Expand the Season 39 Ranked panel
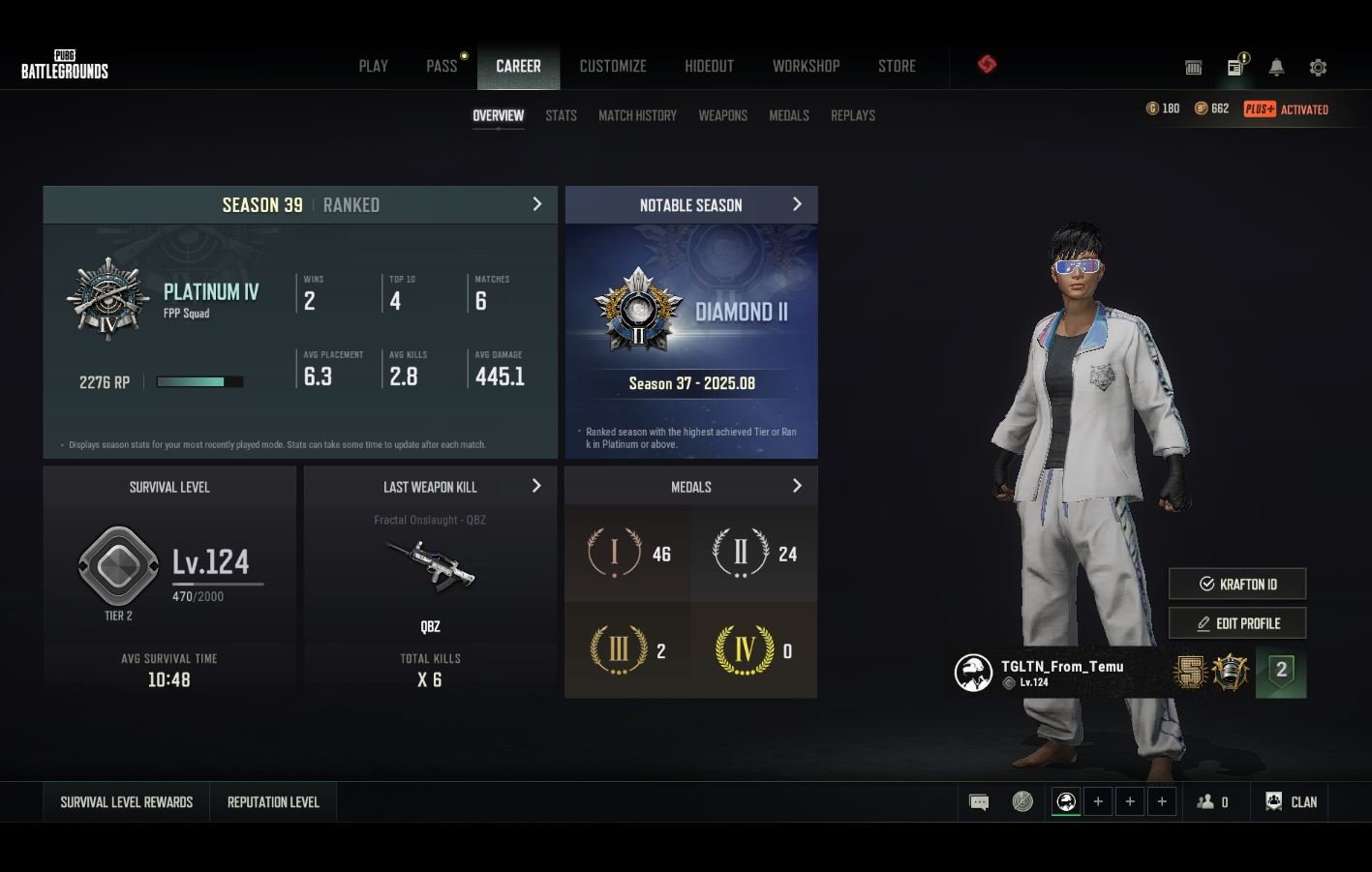Image resolution: width=1372 pixels, height=872 pixels. tap(537, 204)
